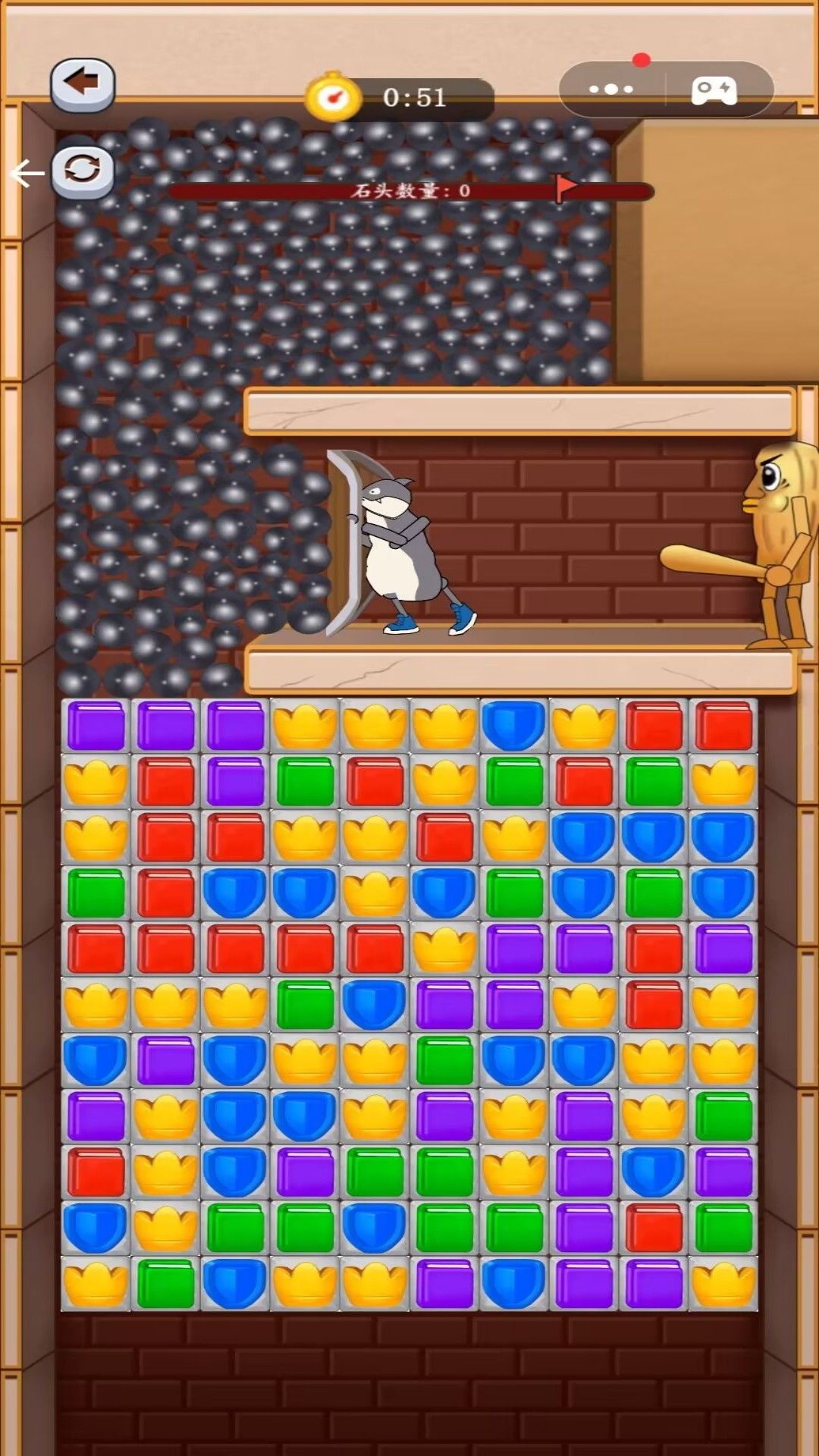This screenshot has width=819, height=1456.
Task: Select the only green tile in the board's bottom row
Action: click(x=165, y=1283)
